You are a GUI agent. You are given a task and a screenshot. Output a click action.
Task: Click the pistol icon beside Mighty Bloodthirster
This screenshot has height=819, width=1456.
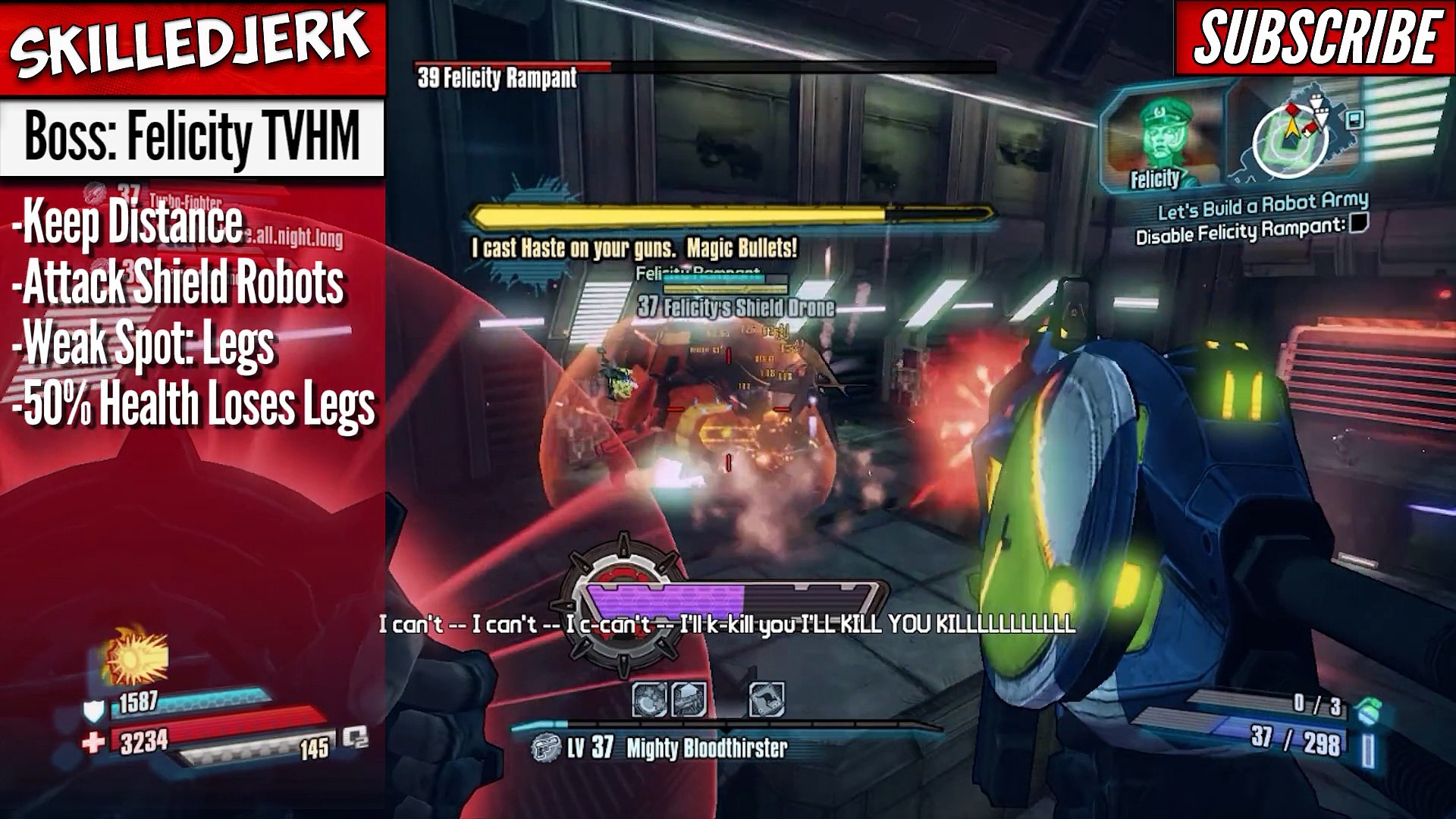(x=544, y=748)
